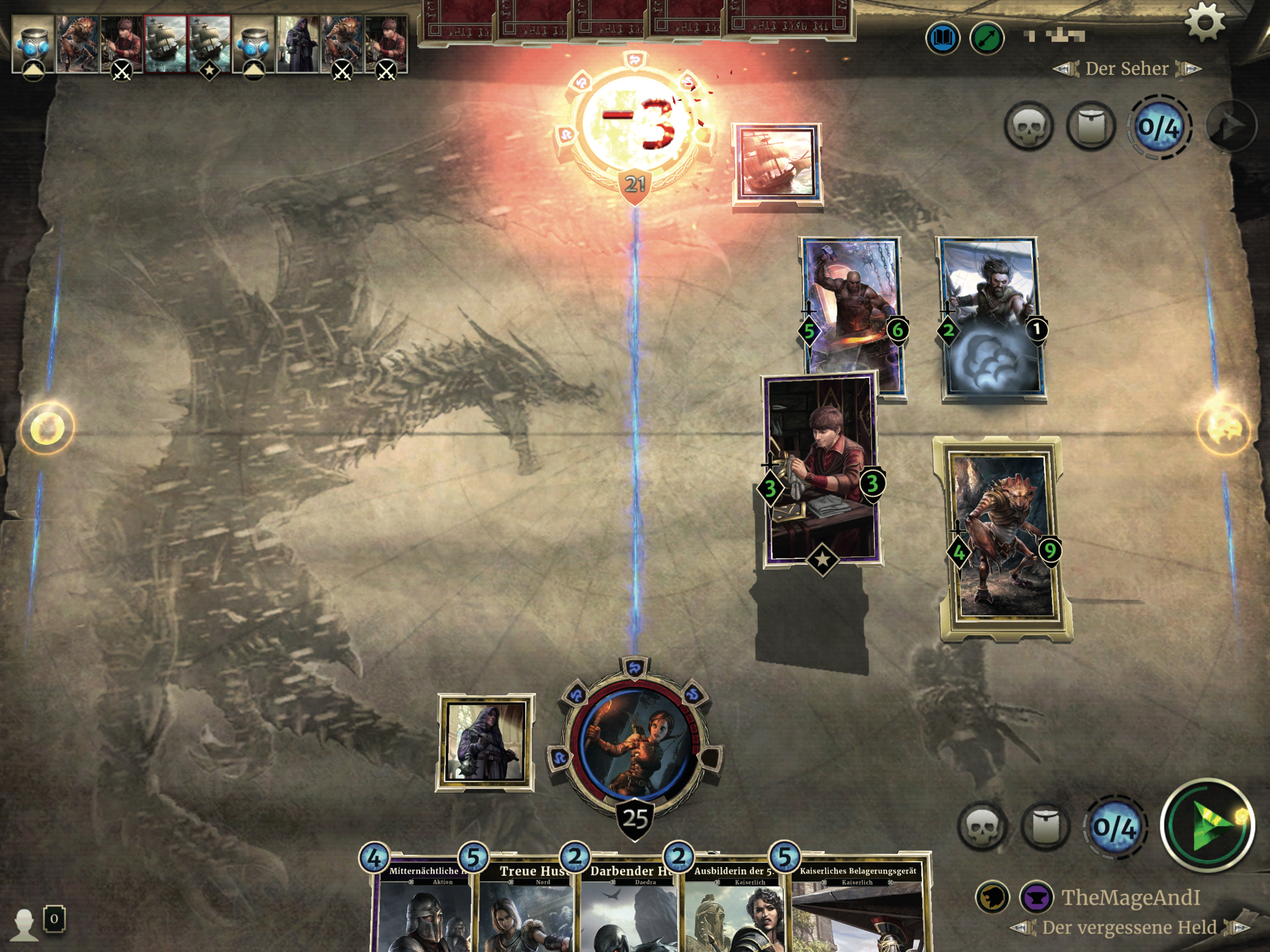Play the Kaiserliches Belagerungsgerät card
Image resolution: width=1270 pixels, height=952 pixels.
tap(858, 907)
